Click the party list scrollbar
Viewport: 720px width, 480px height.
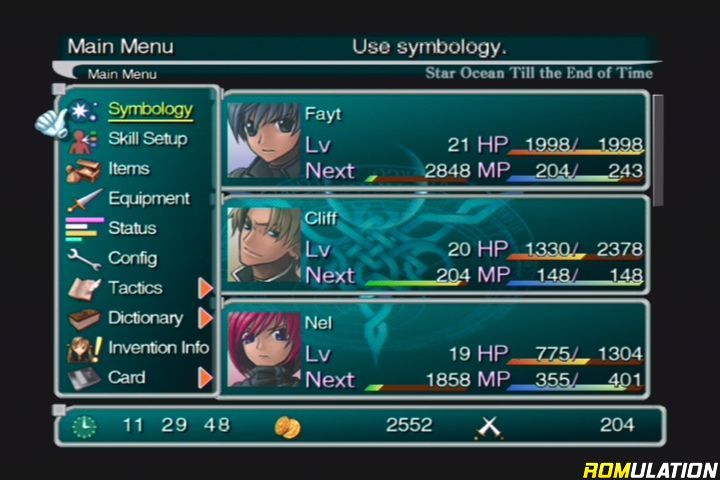657,150
